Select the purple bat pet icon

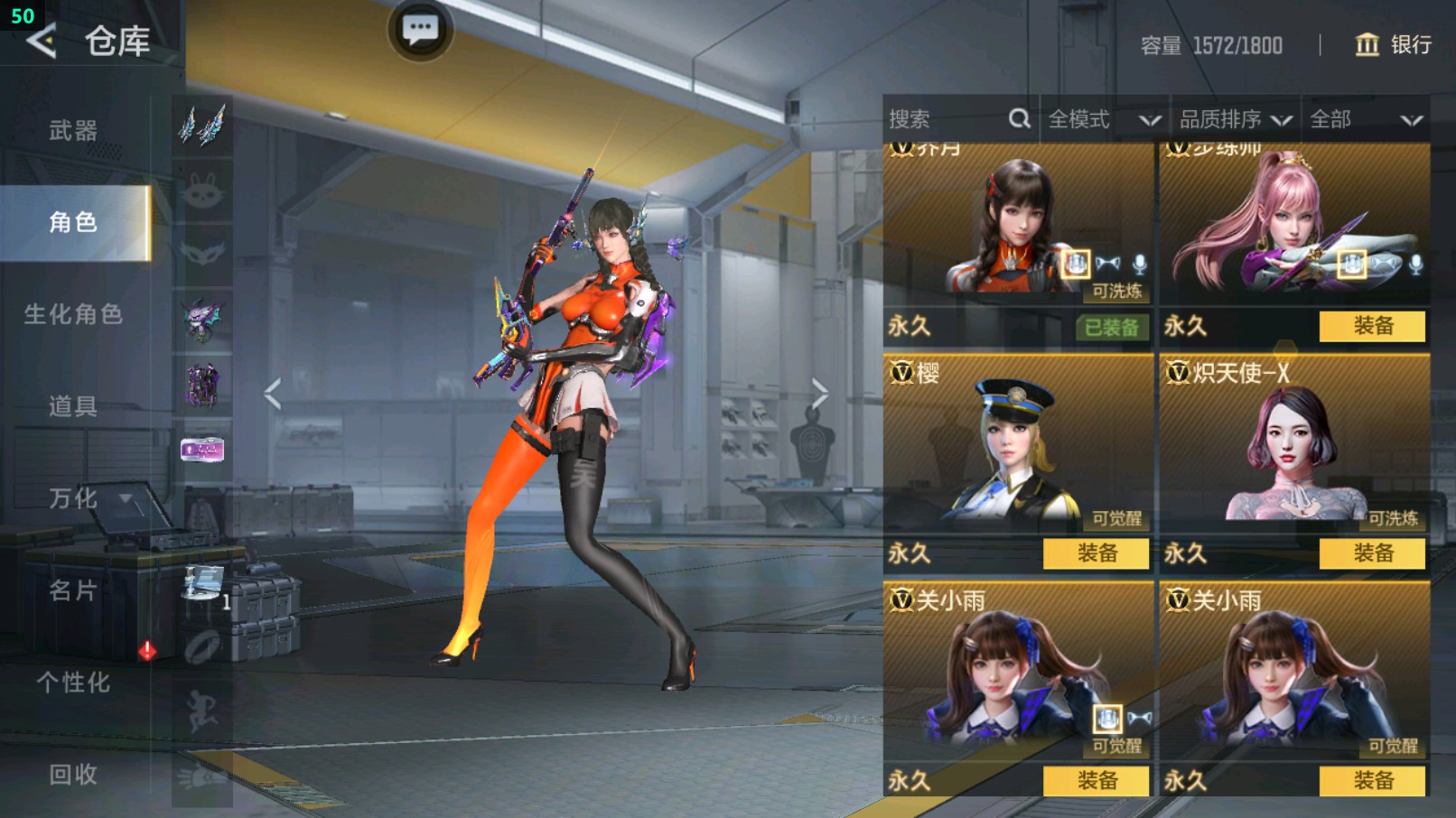click(202, 311)
